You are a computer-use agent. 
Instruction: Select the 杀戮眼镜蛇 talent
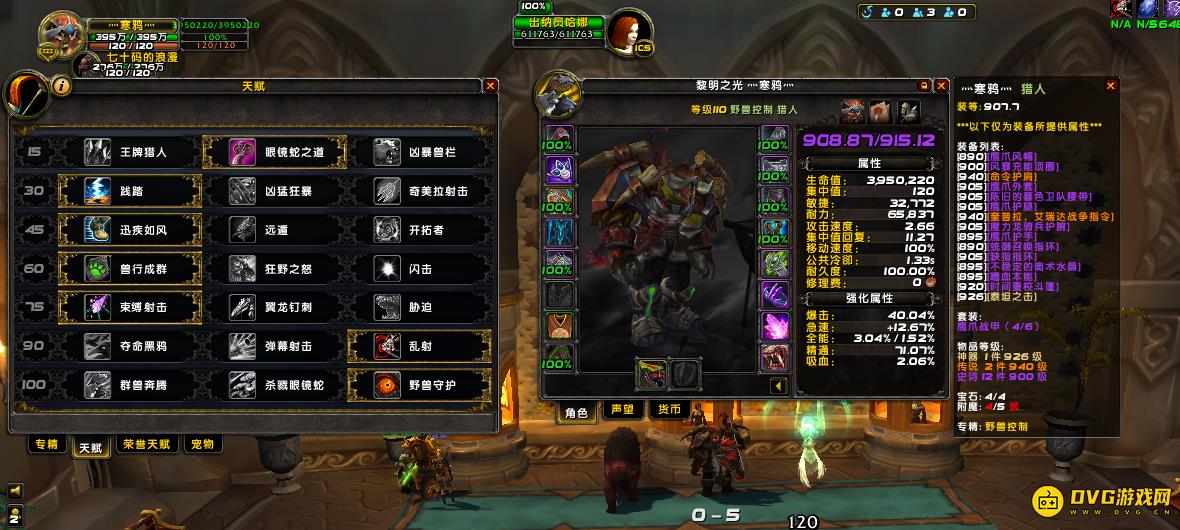[274, 385]
